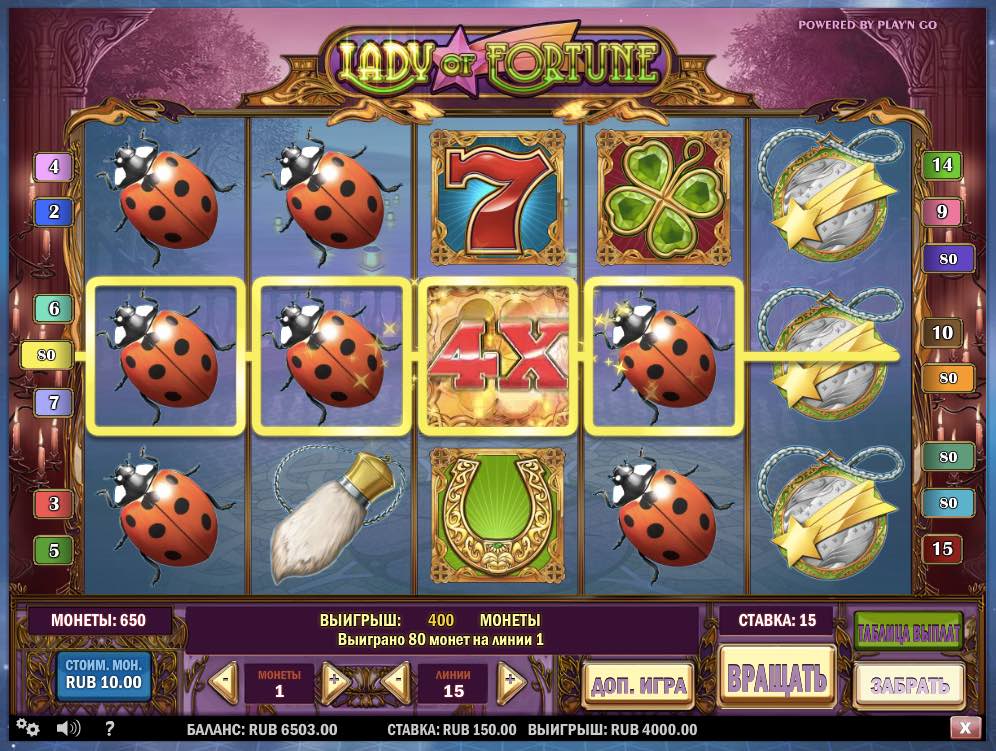The image size is (996, 751).
Task: Collect winnings with ЗАБРАТЬ button
Action: click(908, 685)
